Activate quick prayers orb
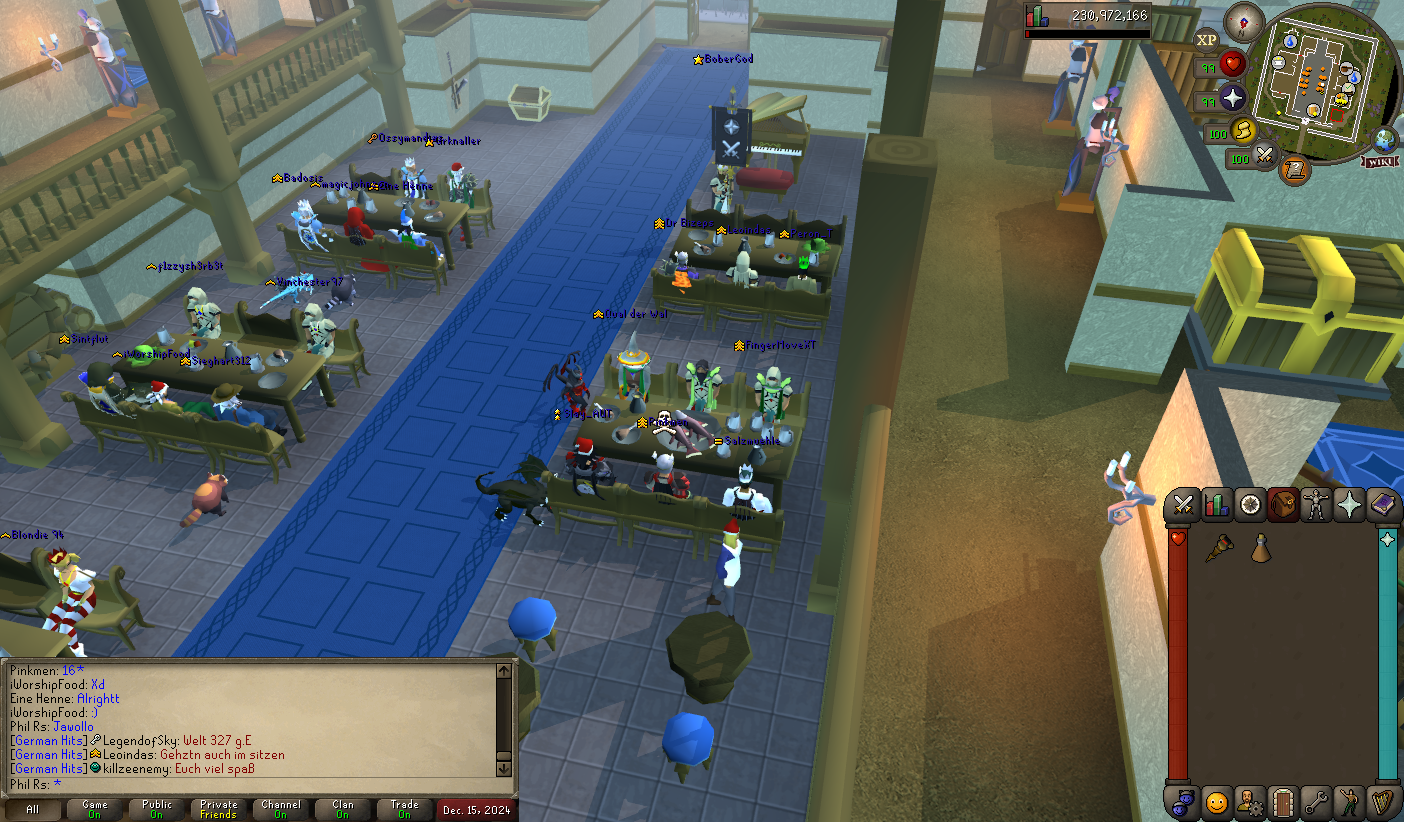Viewport: 1404px width, 822px height. [x=1232, y=97]
